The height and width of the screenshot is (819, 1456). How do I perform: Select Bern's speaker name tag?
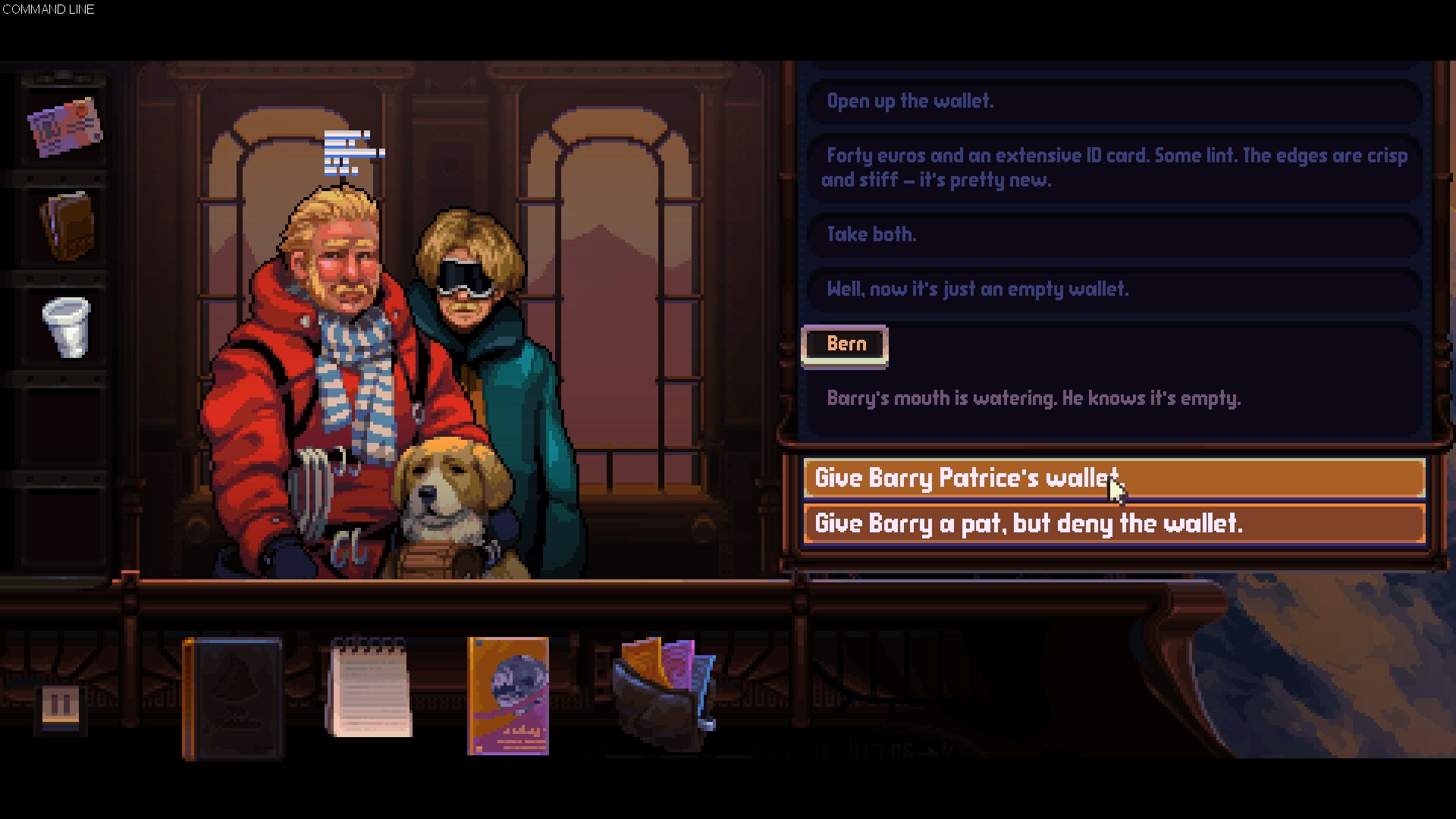coord(844,344)
